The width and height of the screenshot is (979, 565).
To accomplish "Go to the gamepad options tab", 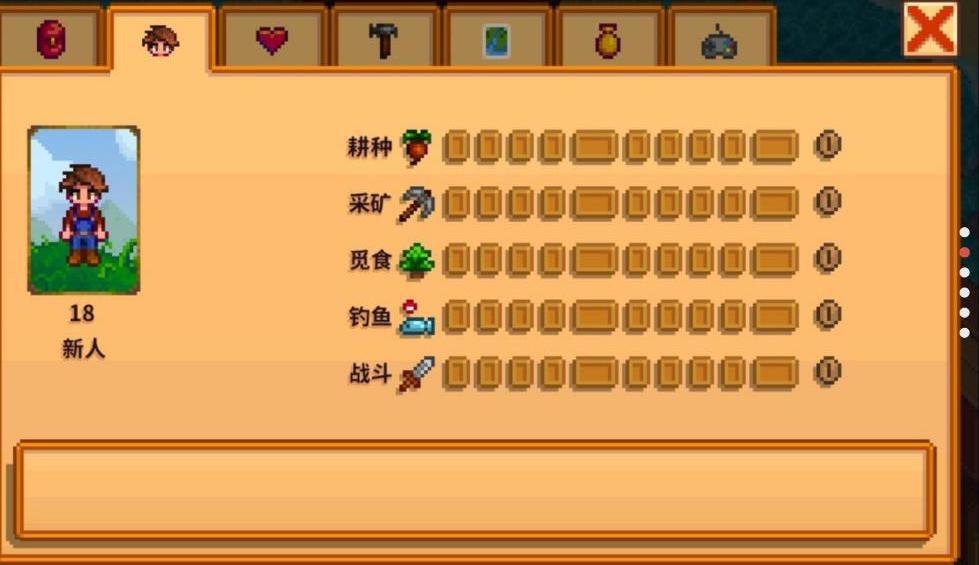I will coord(719,42).
